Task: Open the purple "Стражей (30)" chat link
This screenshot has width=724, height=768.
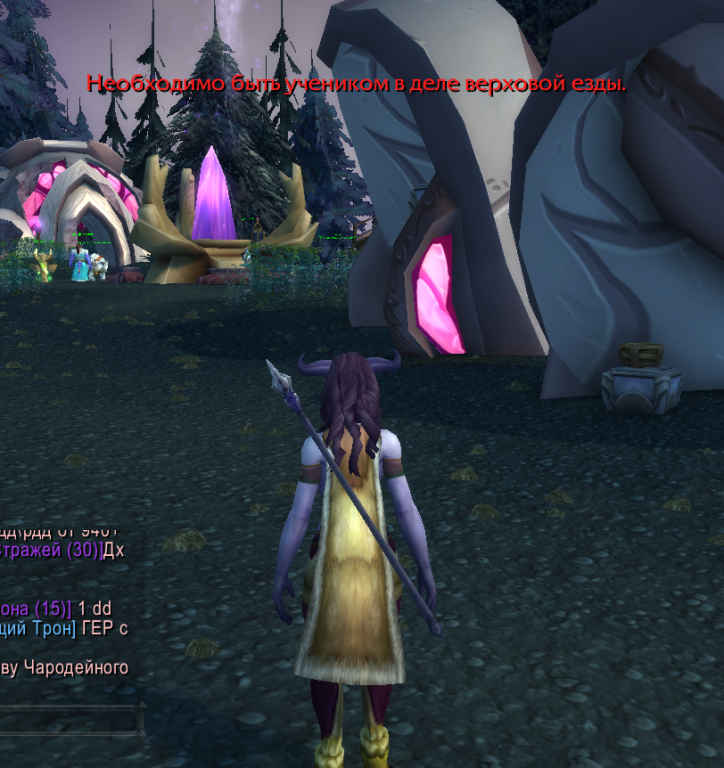Action: pyautogui.click(x=50, y=552)
